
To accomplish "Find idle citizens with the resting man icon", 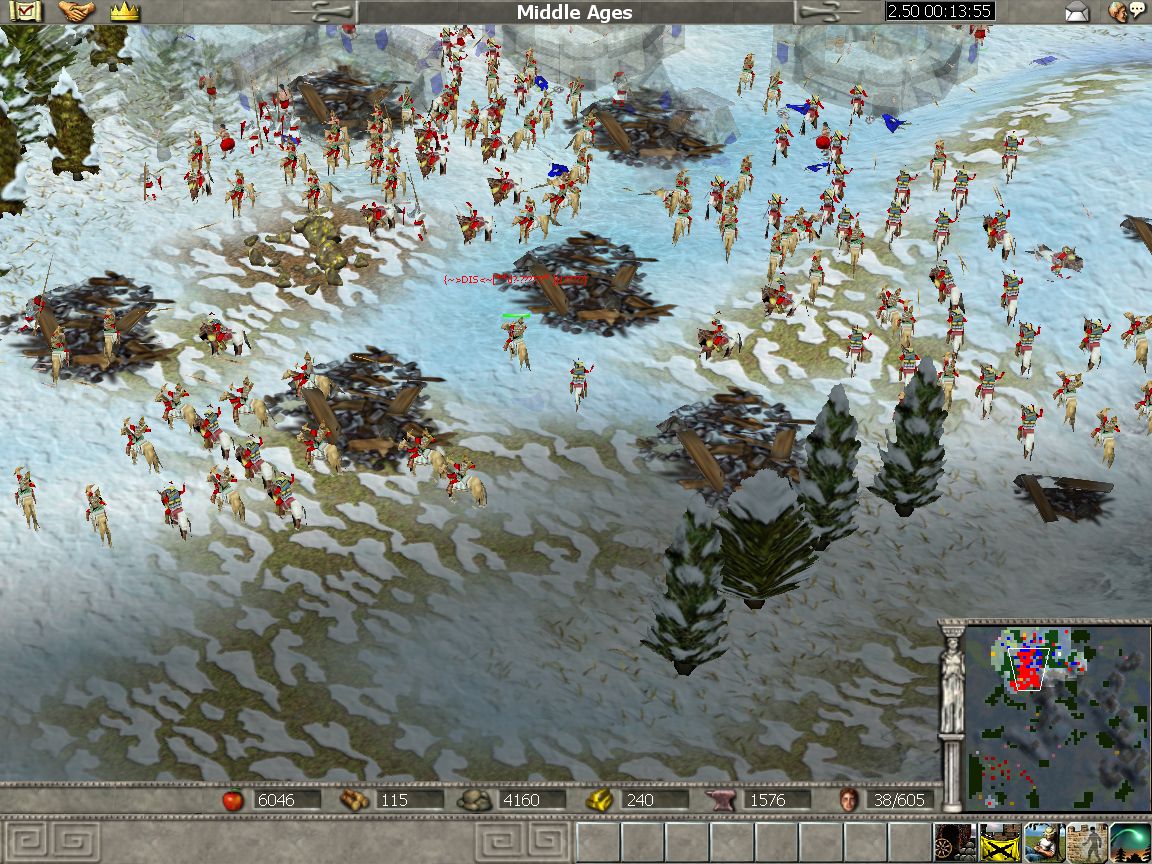I will coord(1043,843).
